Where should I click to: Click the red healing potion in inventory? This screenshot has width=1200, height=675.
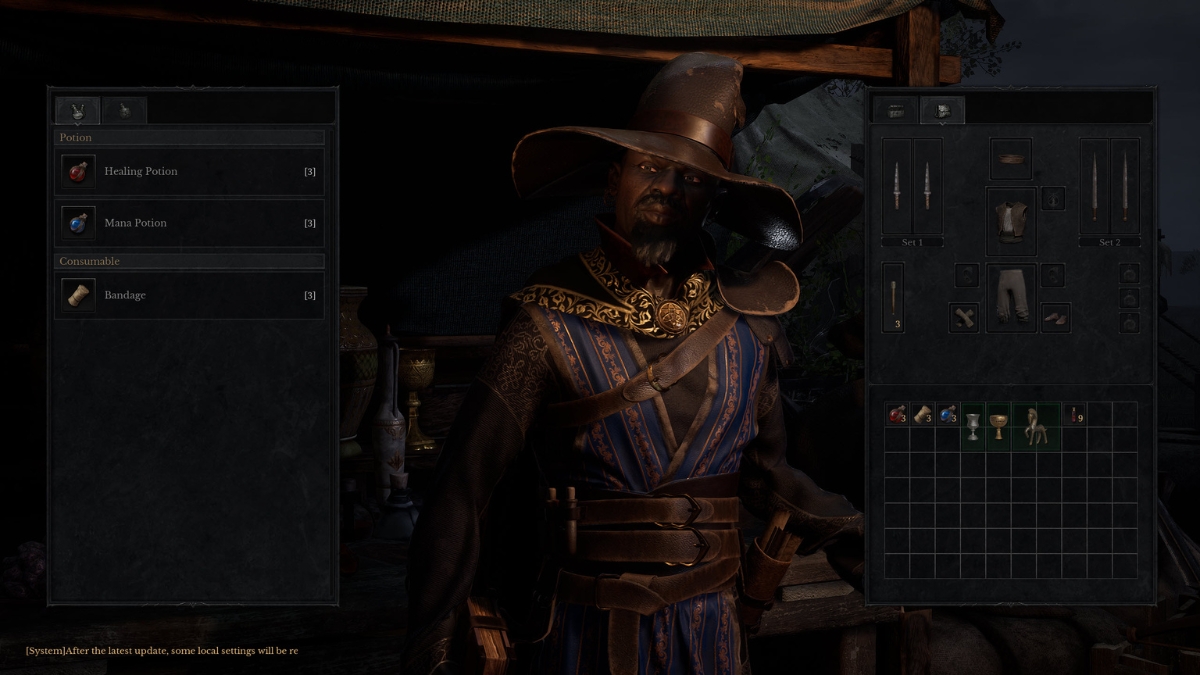click(896, 414)
